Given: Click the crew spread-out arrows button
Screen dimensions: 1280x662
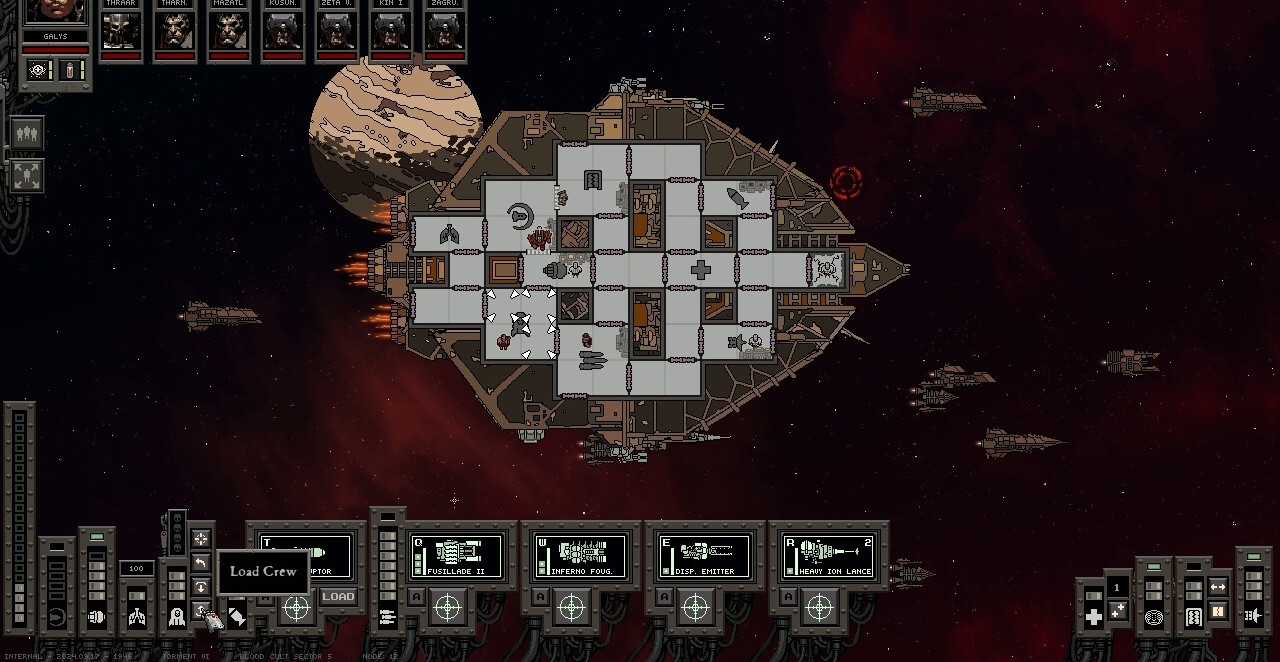Looking at the screenshot, I should coord(27,176).
